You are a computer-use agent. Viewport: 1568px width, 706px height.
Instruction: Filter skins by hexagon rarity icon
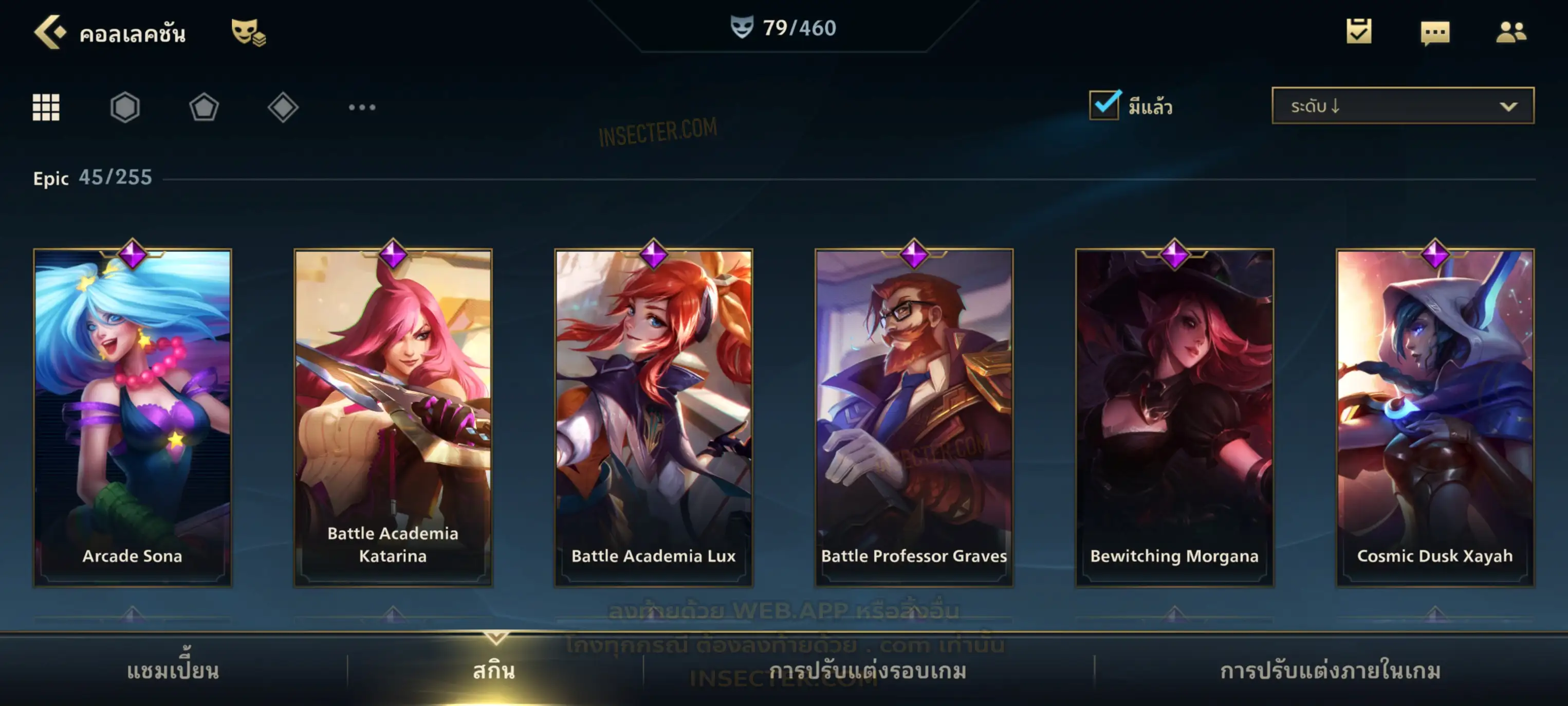pos(125,108)
